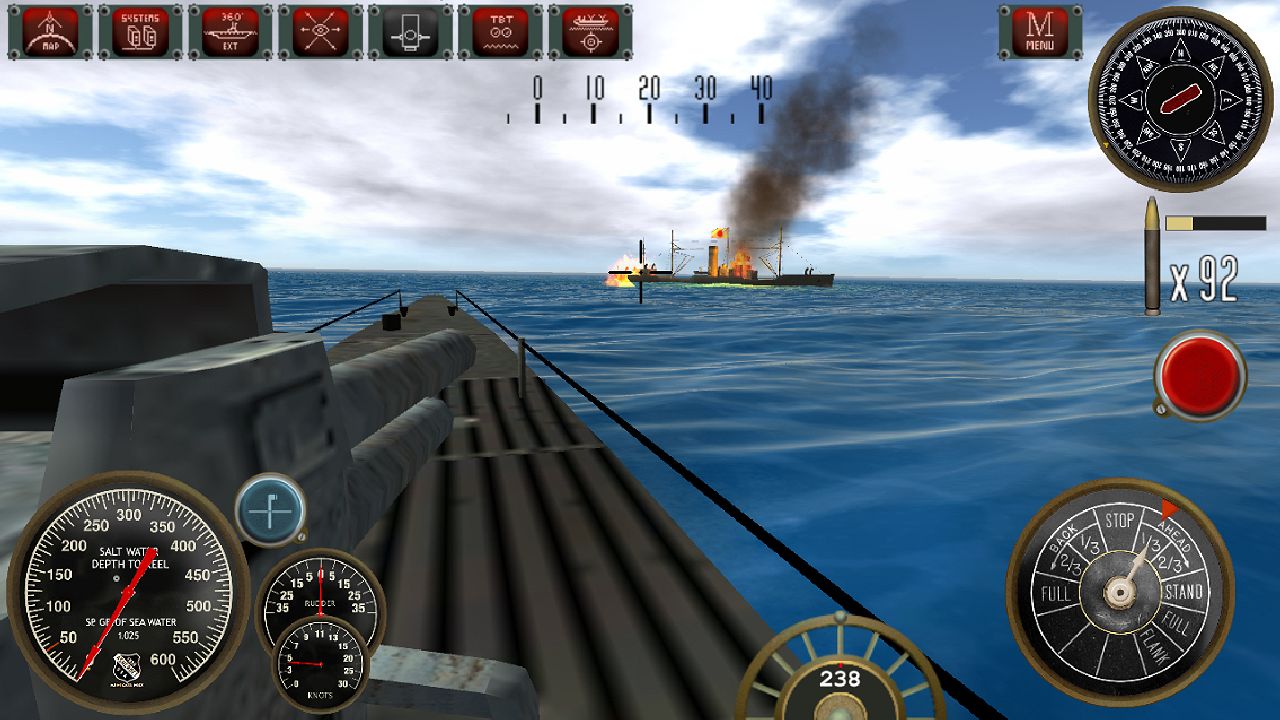Open the SYSTEMS panel
The height and width of the screenshot is (720, 1280).
click(139, 30)
